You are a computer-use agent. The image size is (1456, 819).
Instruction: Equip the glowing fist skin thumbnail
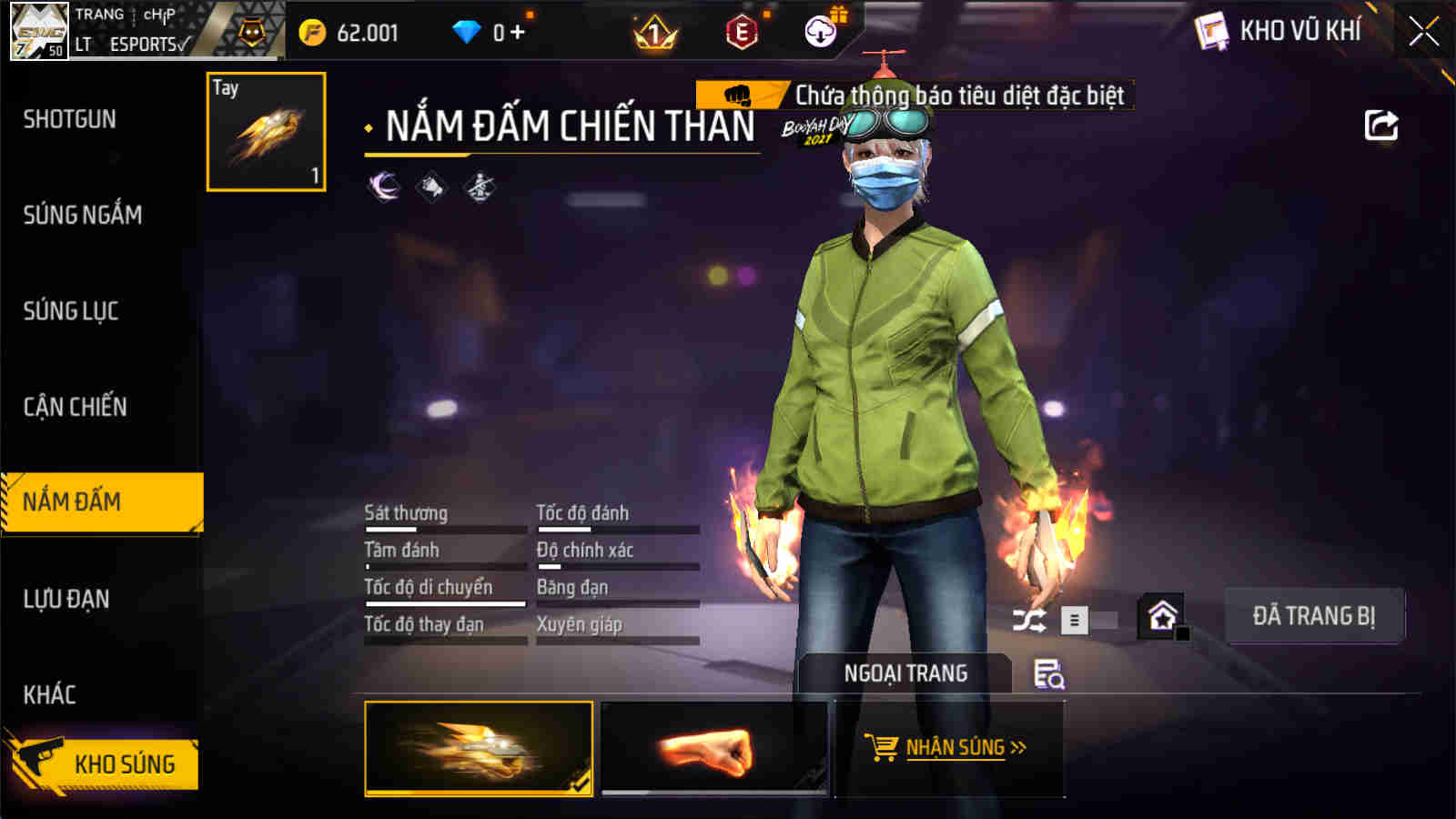pos(478,749)
